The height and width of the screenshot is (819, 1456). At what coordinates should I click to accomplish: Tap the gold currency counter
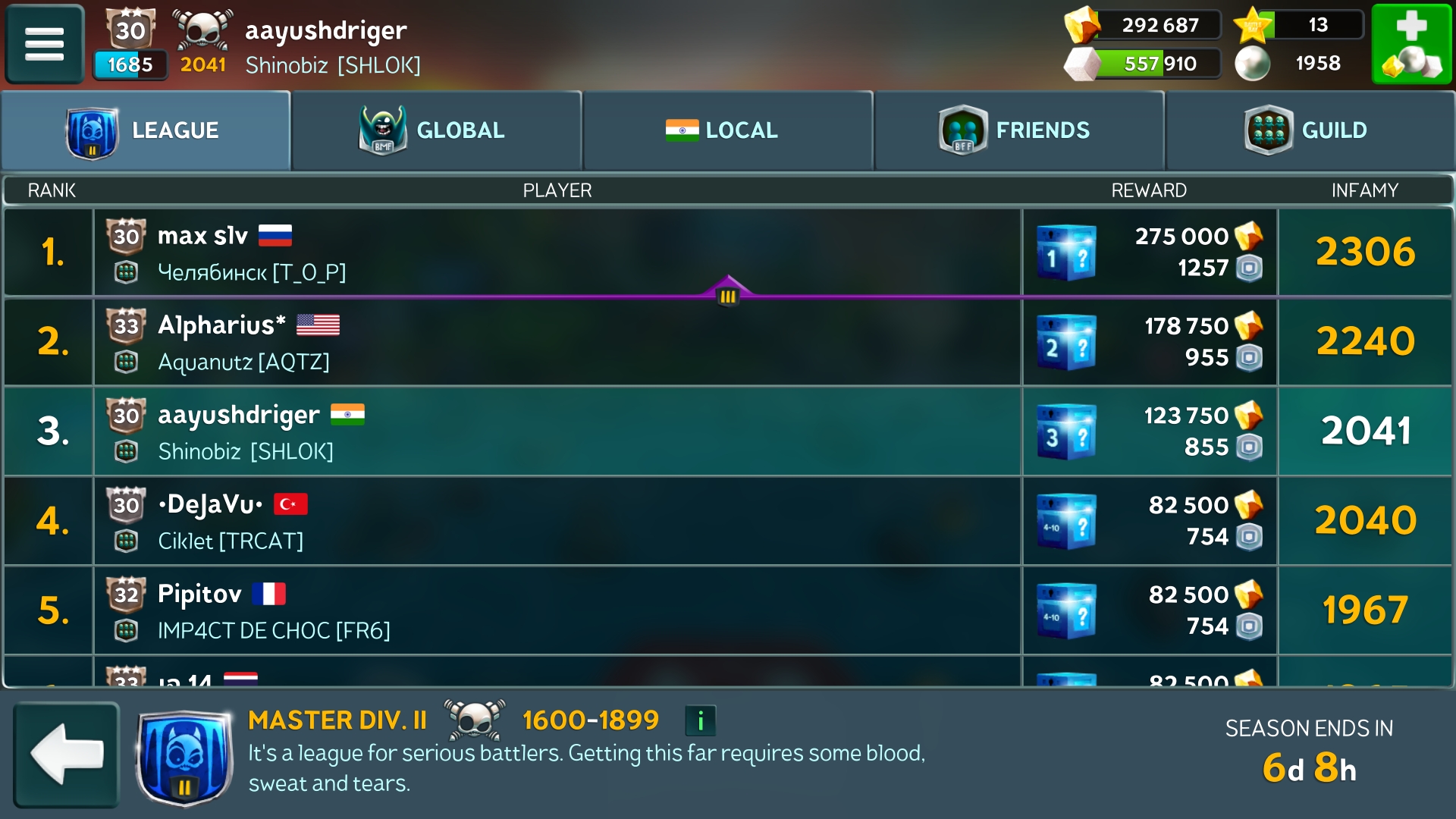pyautogui.click(x=1144, y=25)
